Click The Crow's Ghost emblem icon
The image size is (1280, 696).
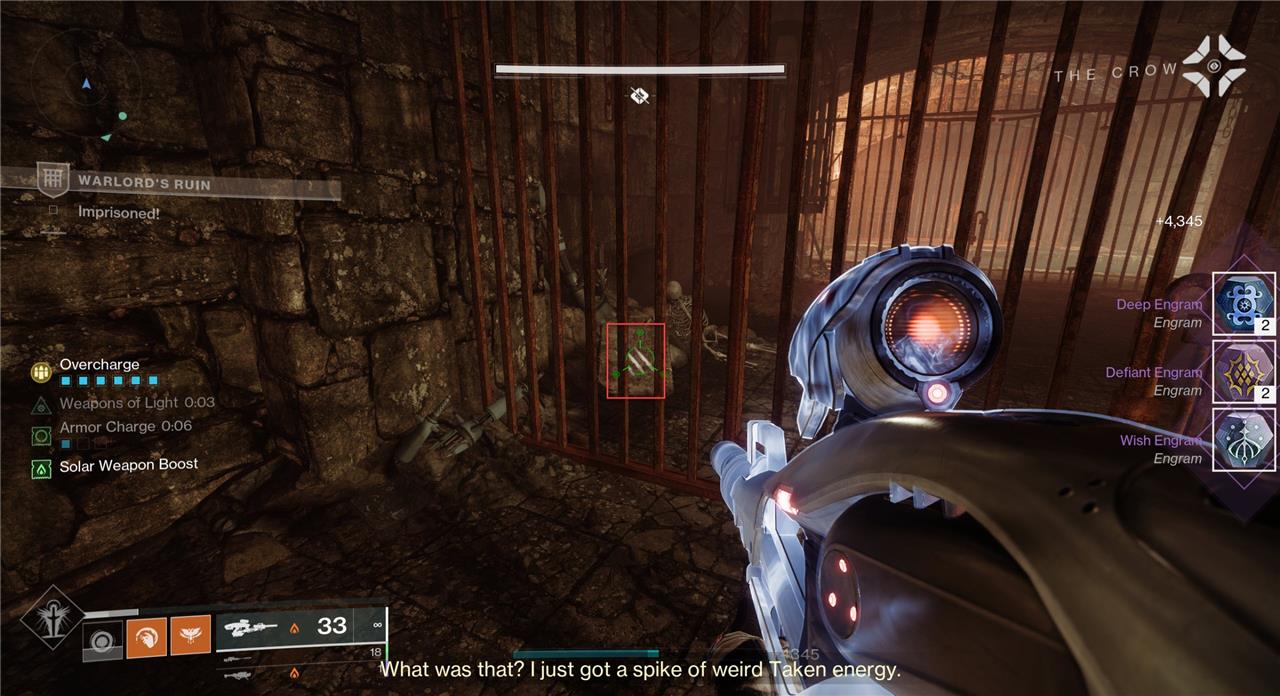click(1214, 66)
